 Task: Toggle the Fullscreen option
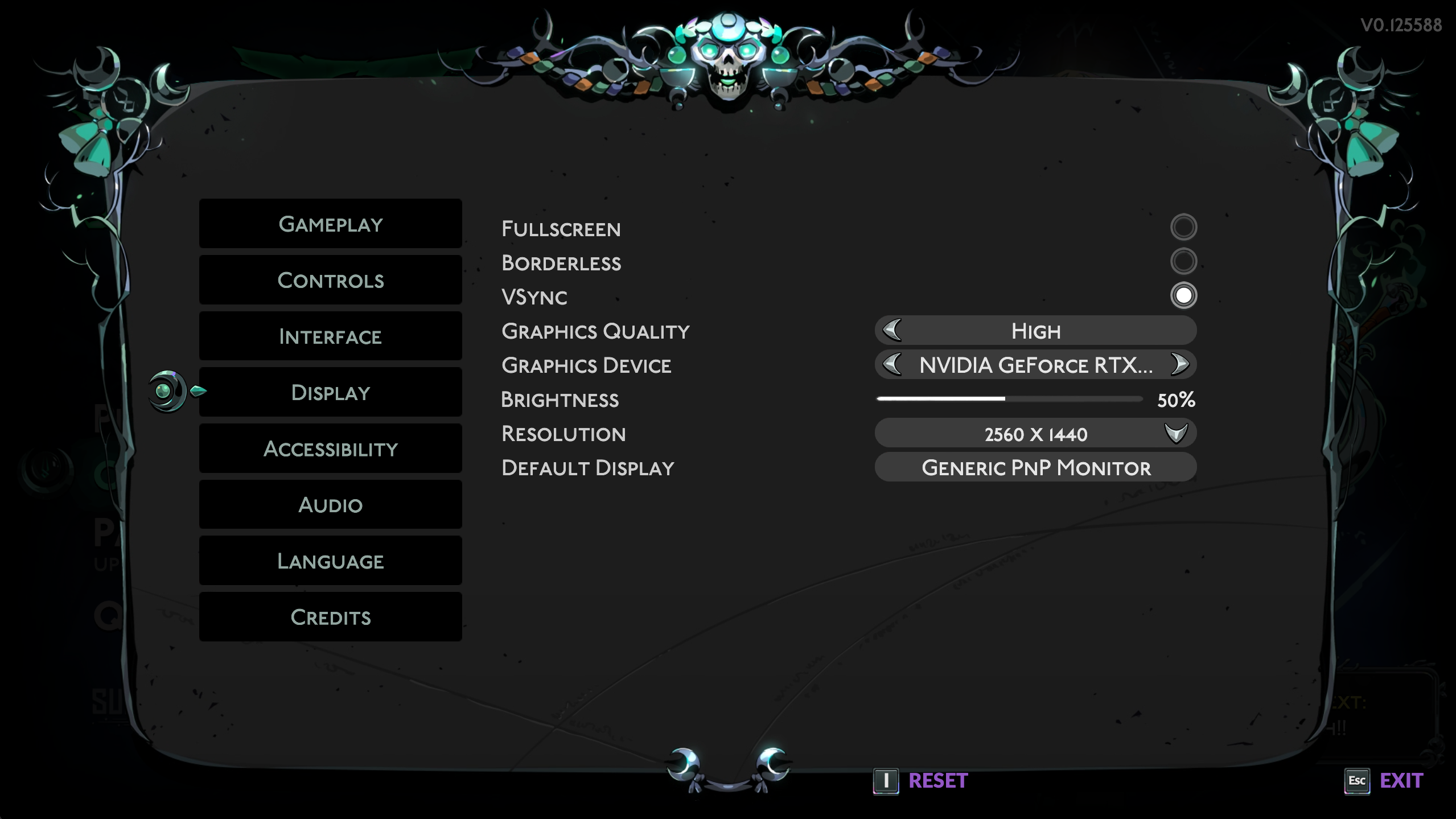coord(1183,227)
